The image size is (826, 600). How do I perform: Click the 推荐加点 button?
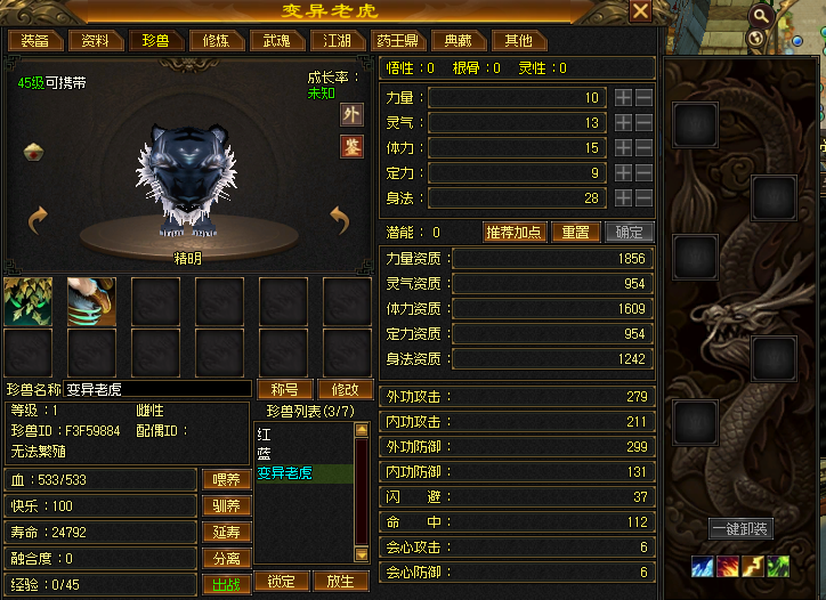(514, 232)
